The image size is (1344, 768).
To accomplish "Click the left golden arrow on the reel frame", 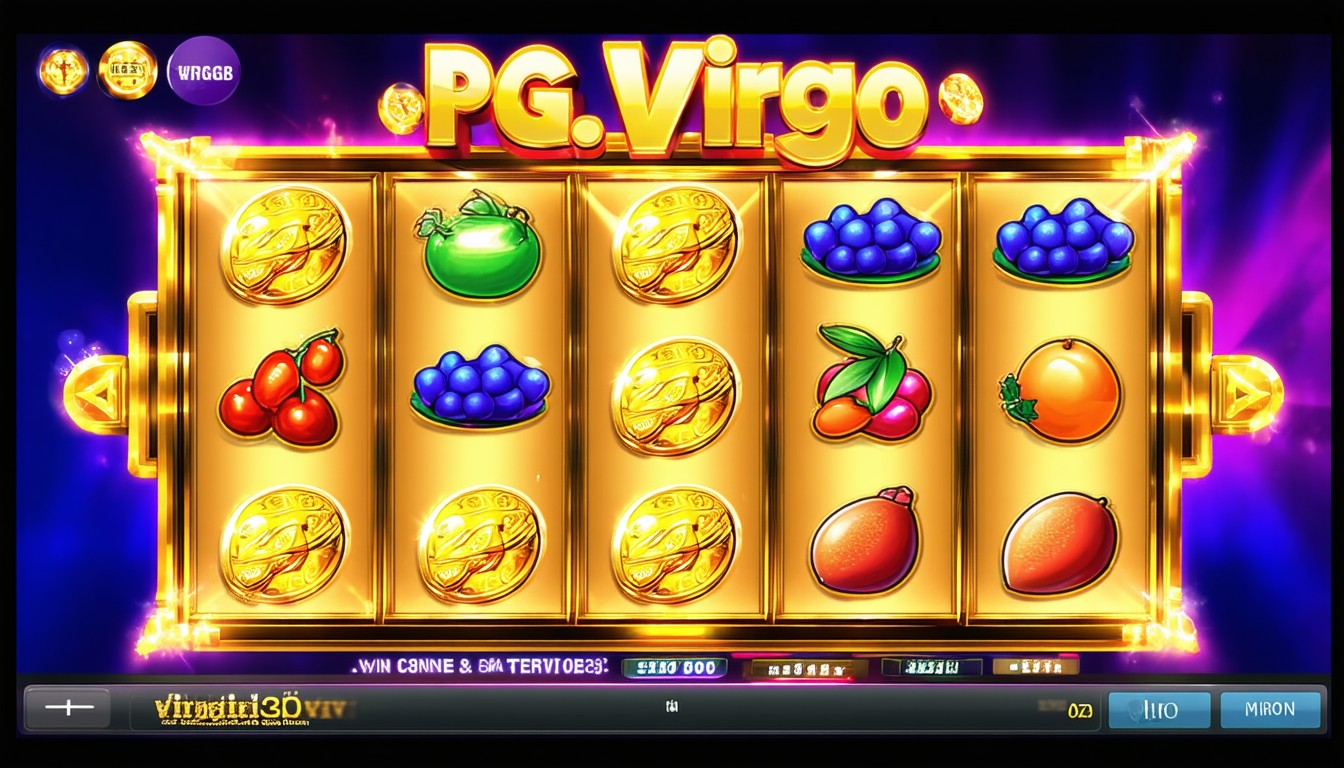I will (96, 394).
